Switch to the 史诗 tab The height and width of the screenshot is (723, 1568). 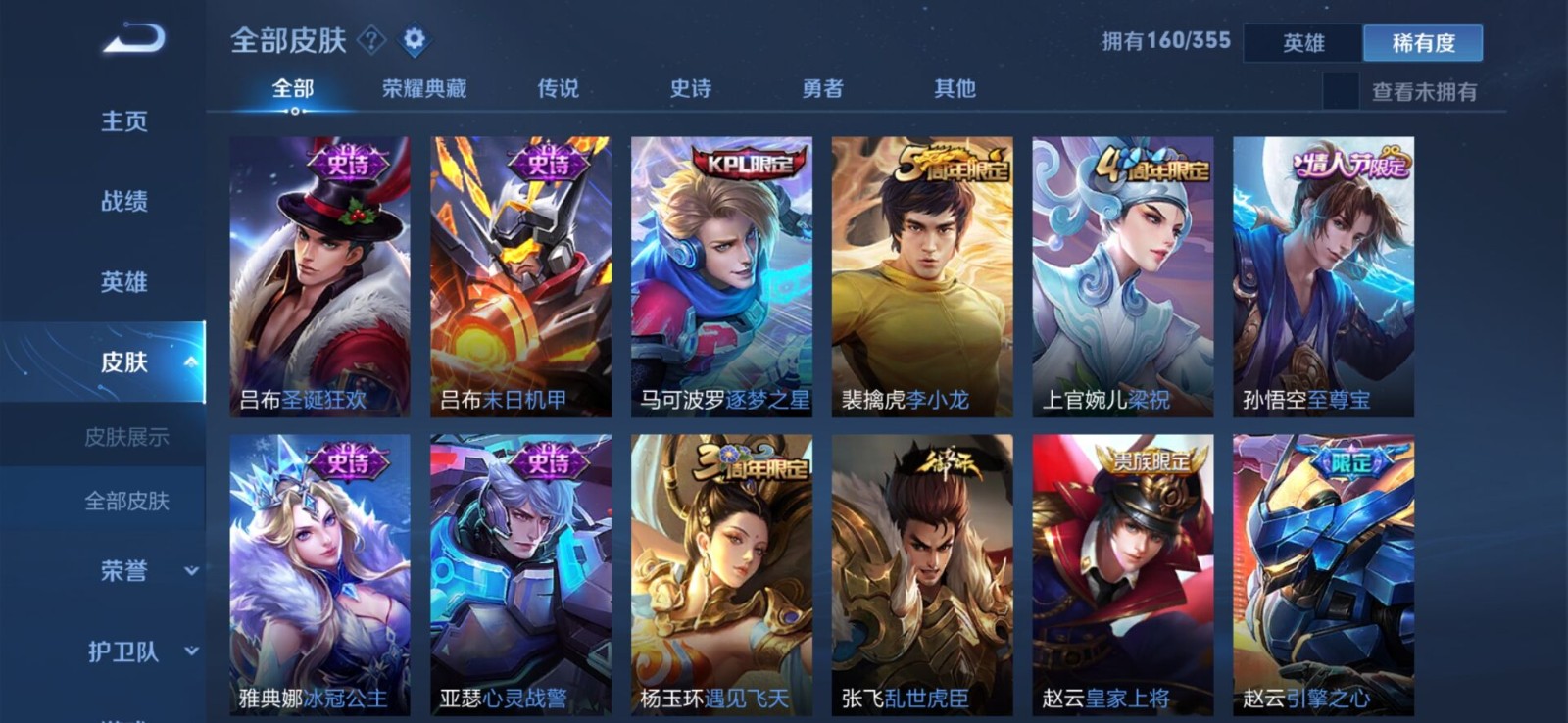[x=692, y=88]
